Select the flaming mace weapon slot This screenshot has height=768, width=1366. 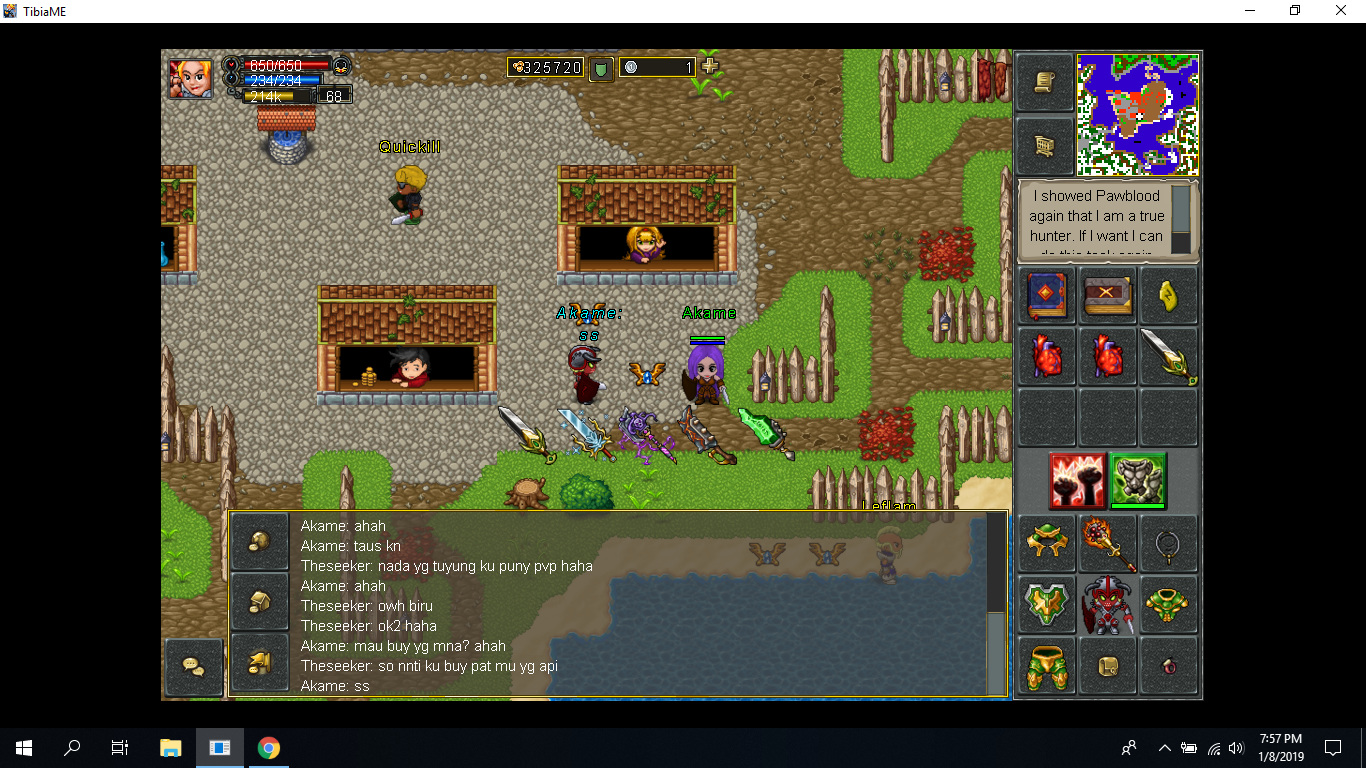coord(1108,544)
